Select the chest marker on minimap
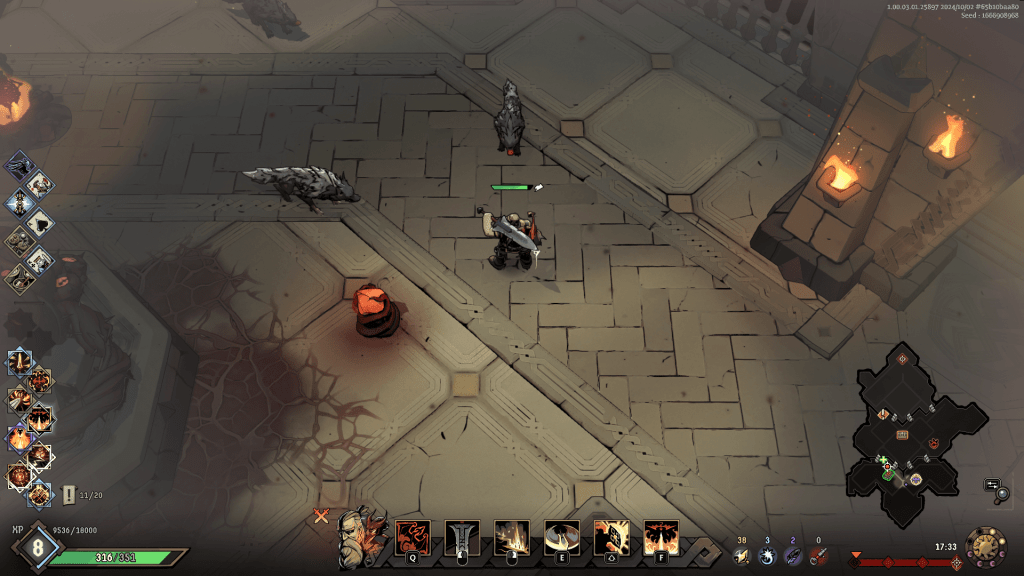1024x576 pixels. (902, 434)
